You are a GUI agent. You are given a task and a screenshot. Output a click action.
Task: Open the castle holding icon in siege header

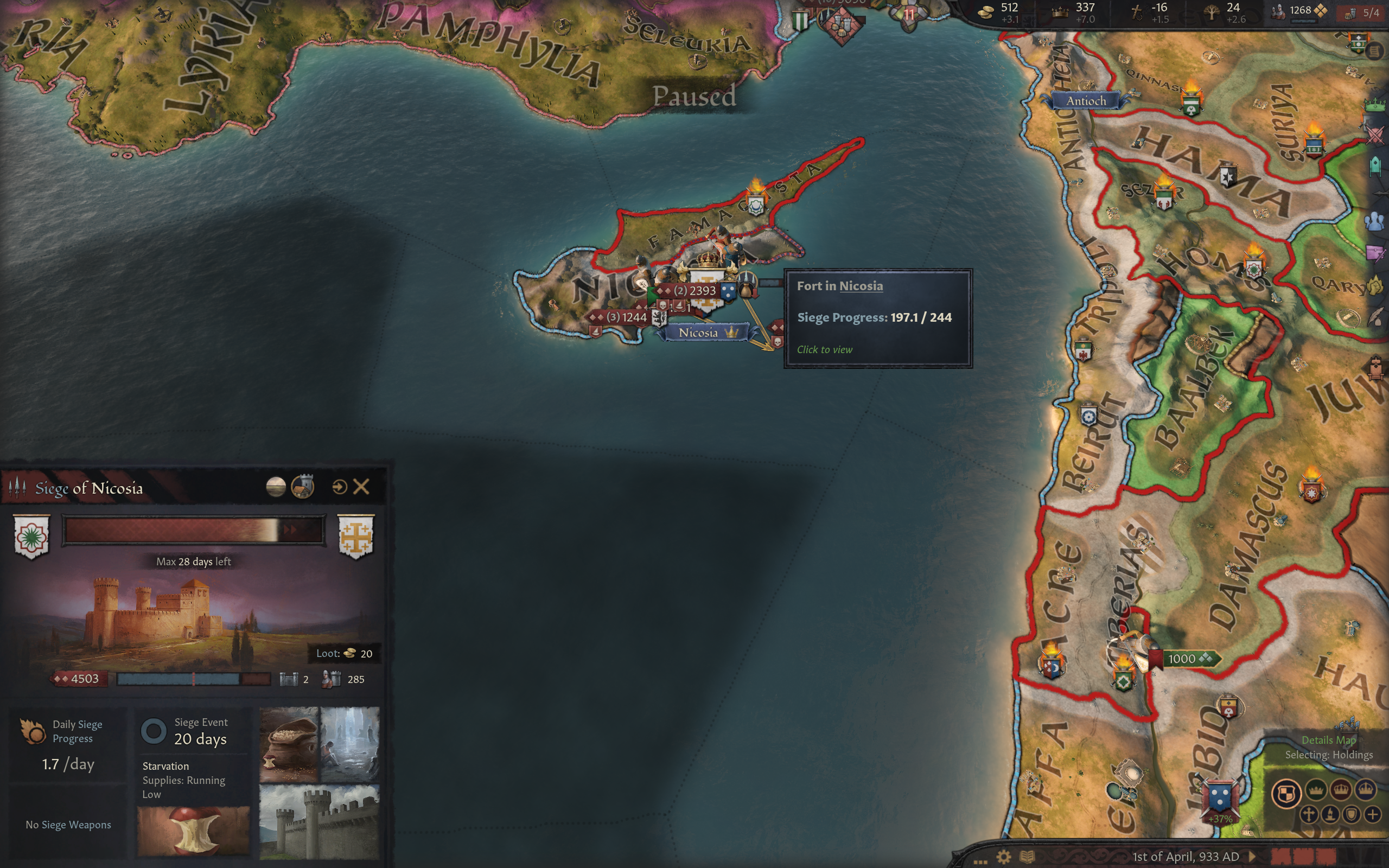302,487
